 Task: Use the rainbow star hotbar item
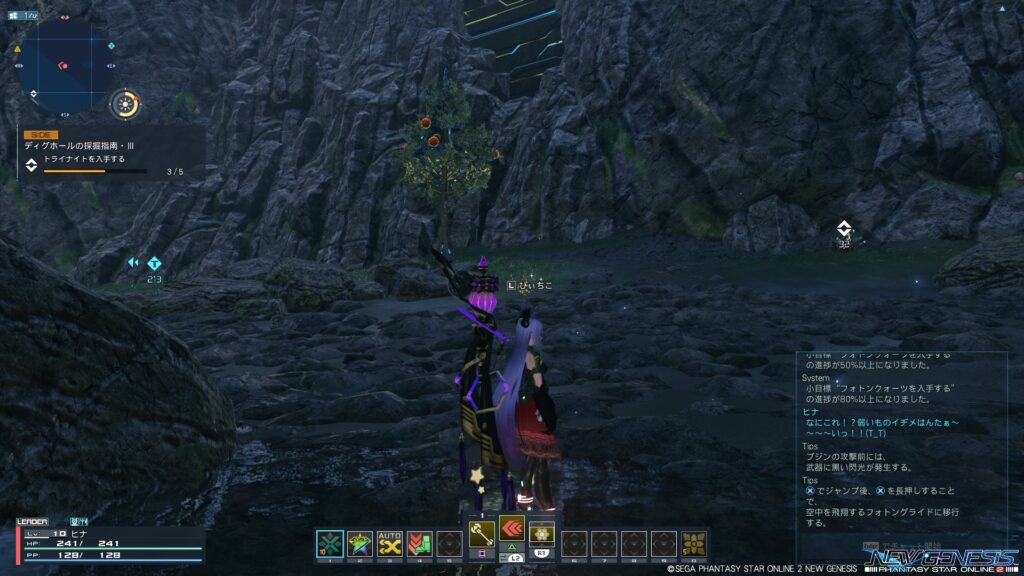360,543
